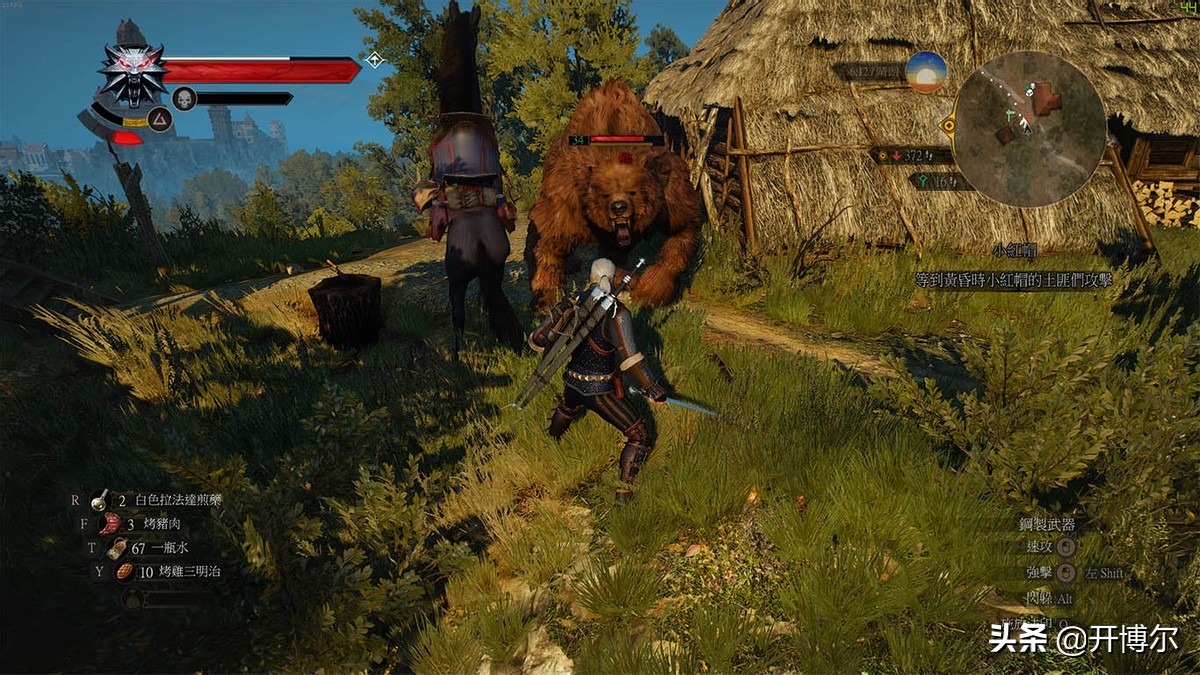Click the skull toxicity icon
Image resolution: width=1200 pixels, height=675 pixels.
(184, 98)
